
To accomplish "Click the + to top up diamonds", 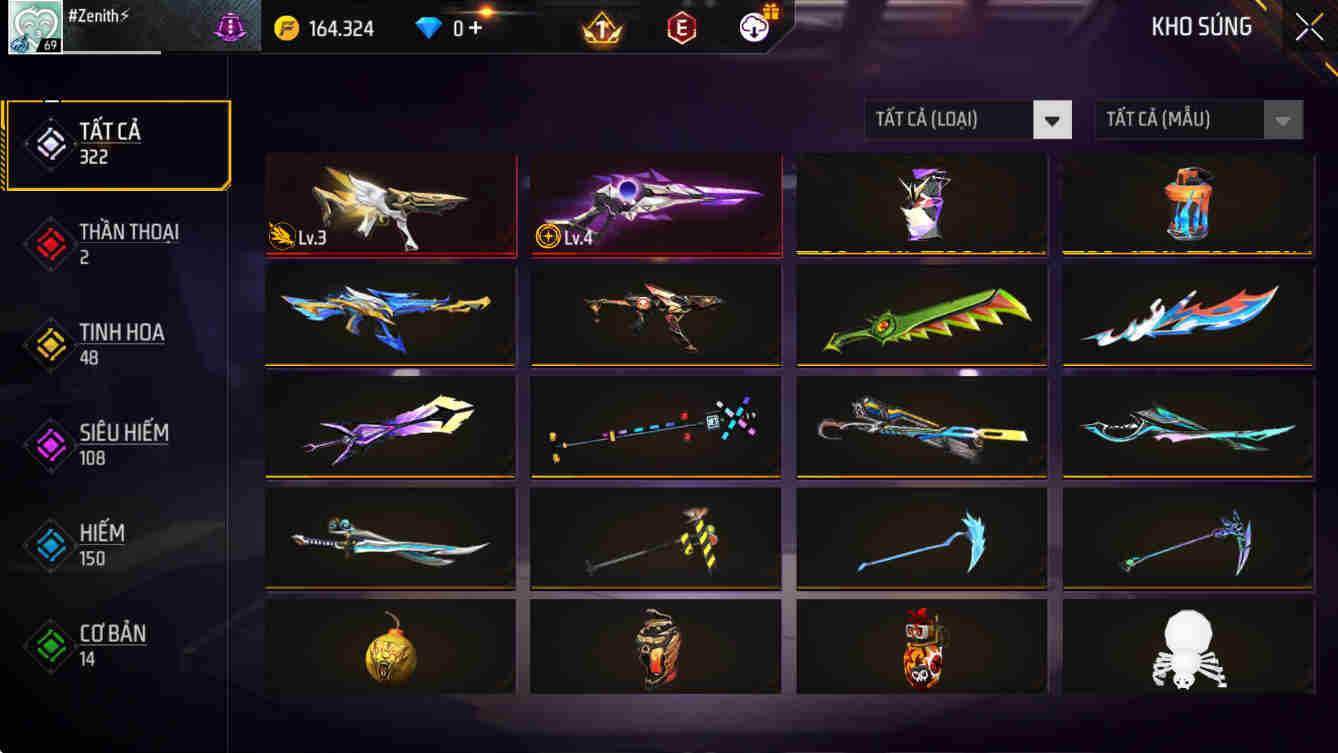I will [475, 27].
